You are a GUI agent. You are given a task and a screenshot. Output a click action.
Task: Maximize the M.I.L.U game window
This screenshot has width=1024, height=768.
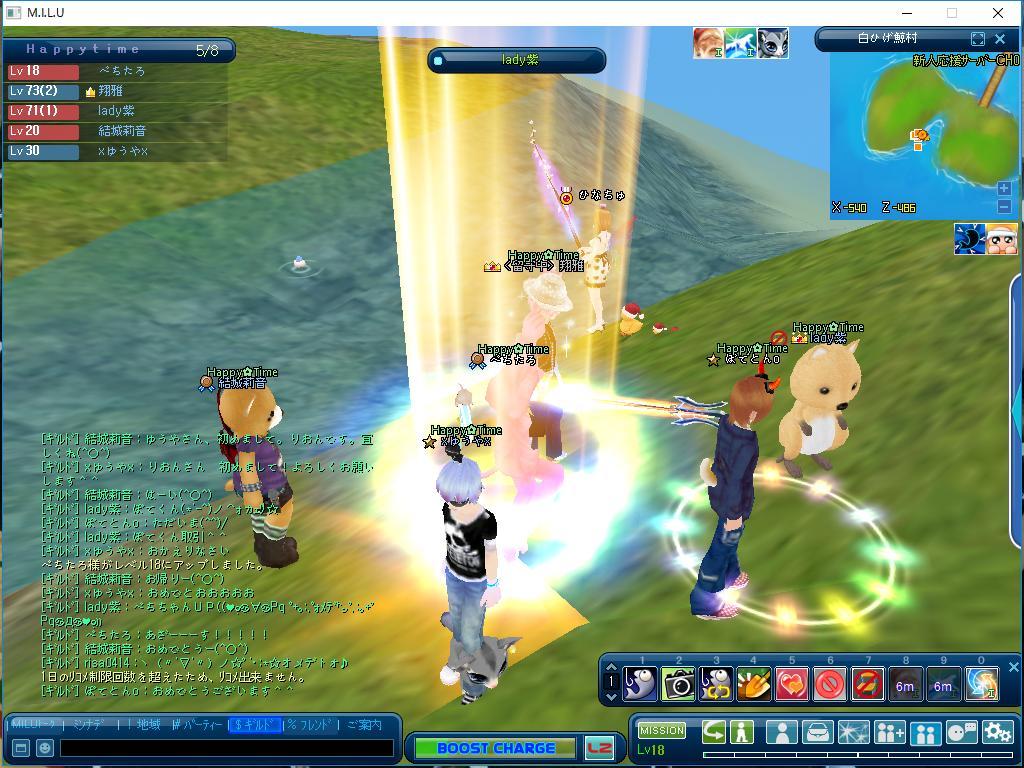tap(951, 13)
